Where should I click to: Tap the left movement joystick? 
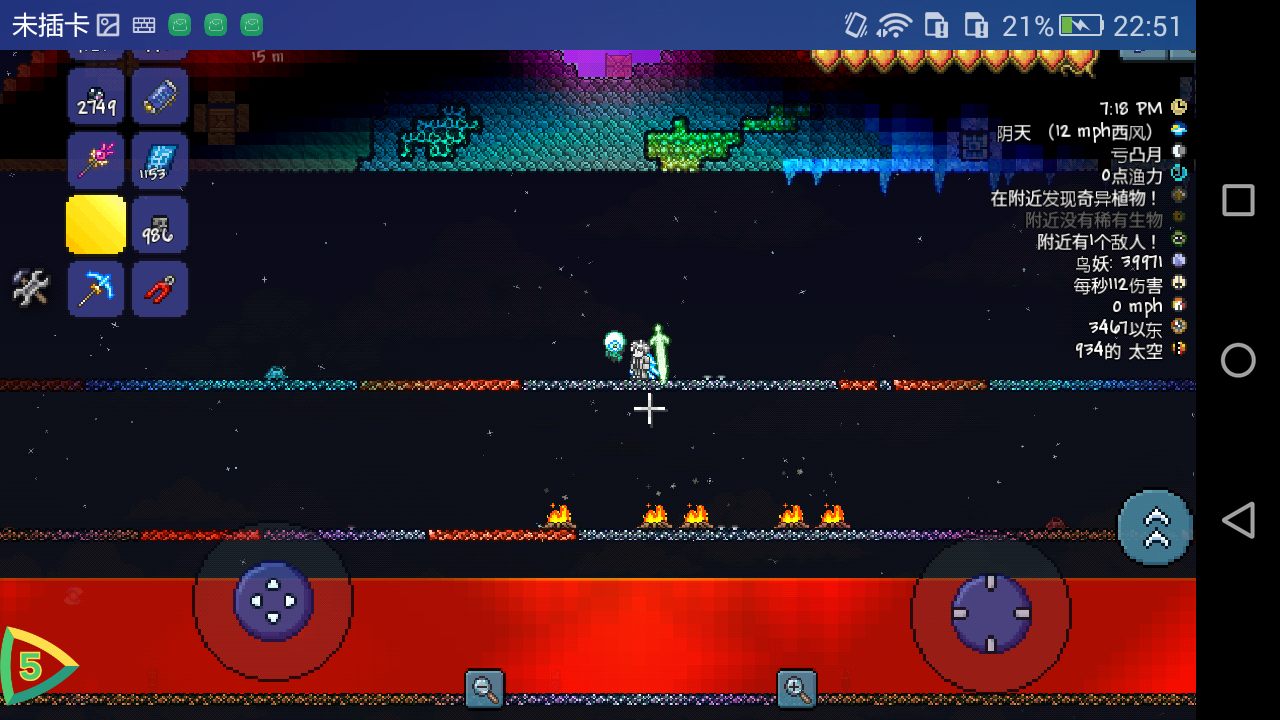273,601
